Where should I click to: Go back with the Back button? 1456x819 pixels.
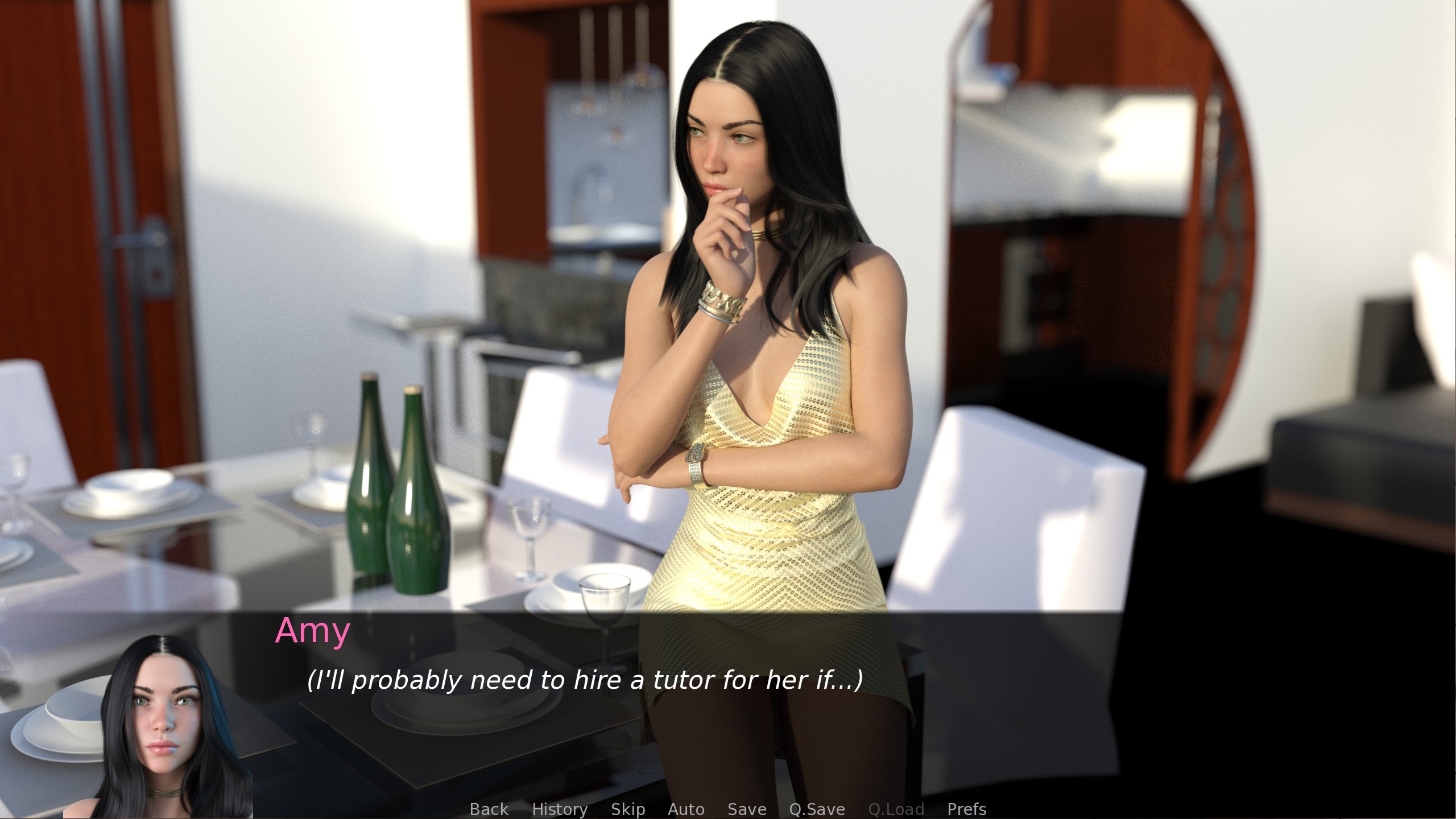click(x=489, y=809)
